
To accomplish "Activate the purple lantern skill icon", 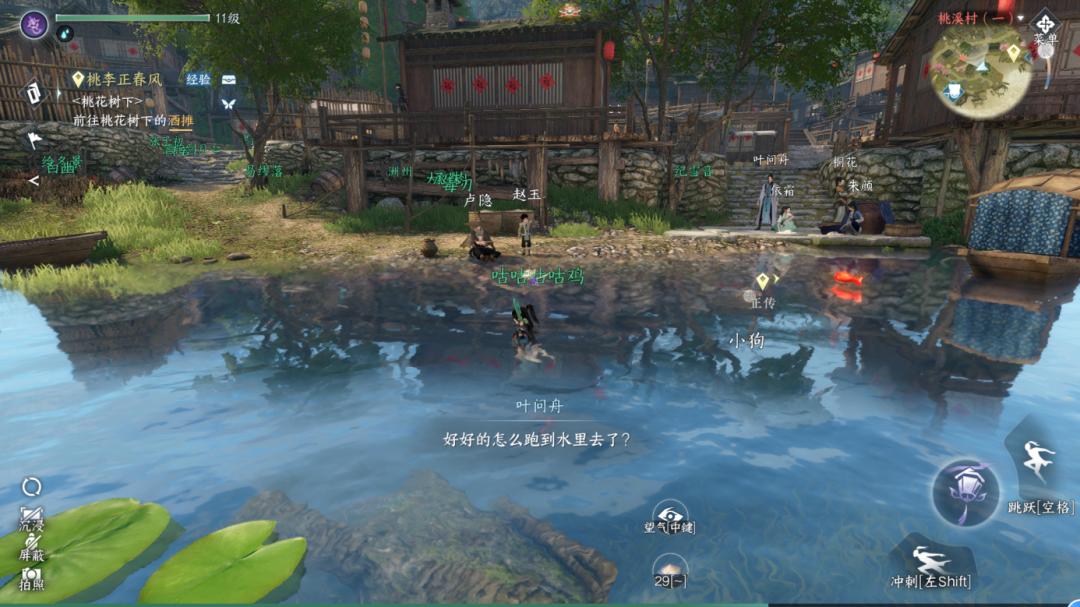I will [x=965, y=492].
